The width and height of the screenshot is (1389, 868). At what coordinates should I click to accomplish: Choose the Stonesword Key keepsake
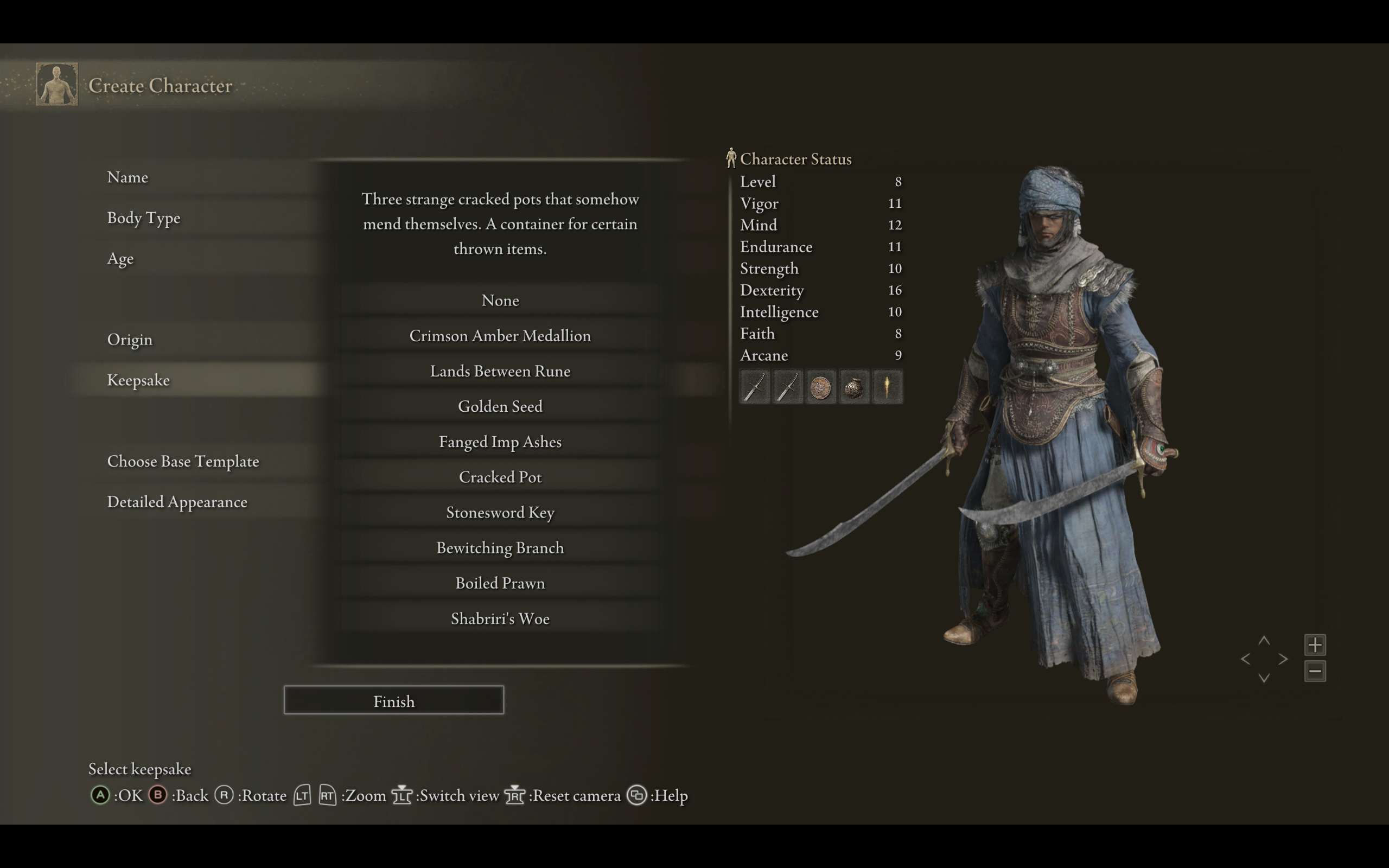[x=500, y=513]
